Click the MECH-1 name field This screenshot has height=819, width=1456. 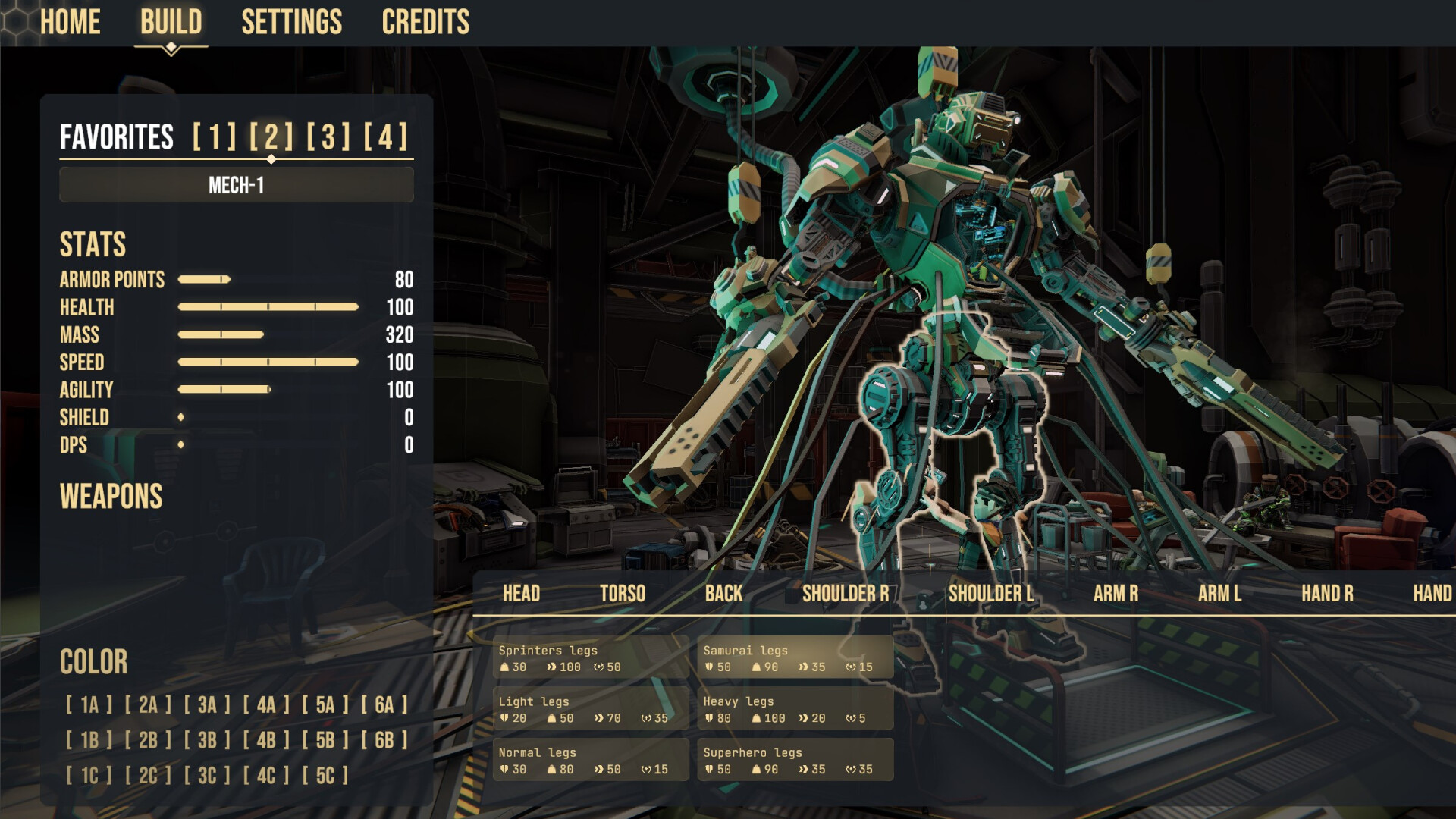(x=237, y=185)
